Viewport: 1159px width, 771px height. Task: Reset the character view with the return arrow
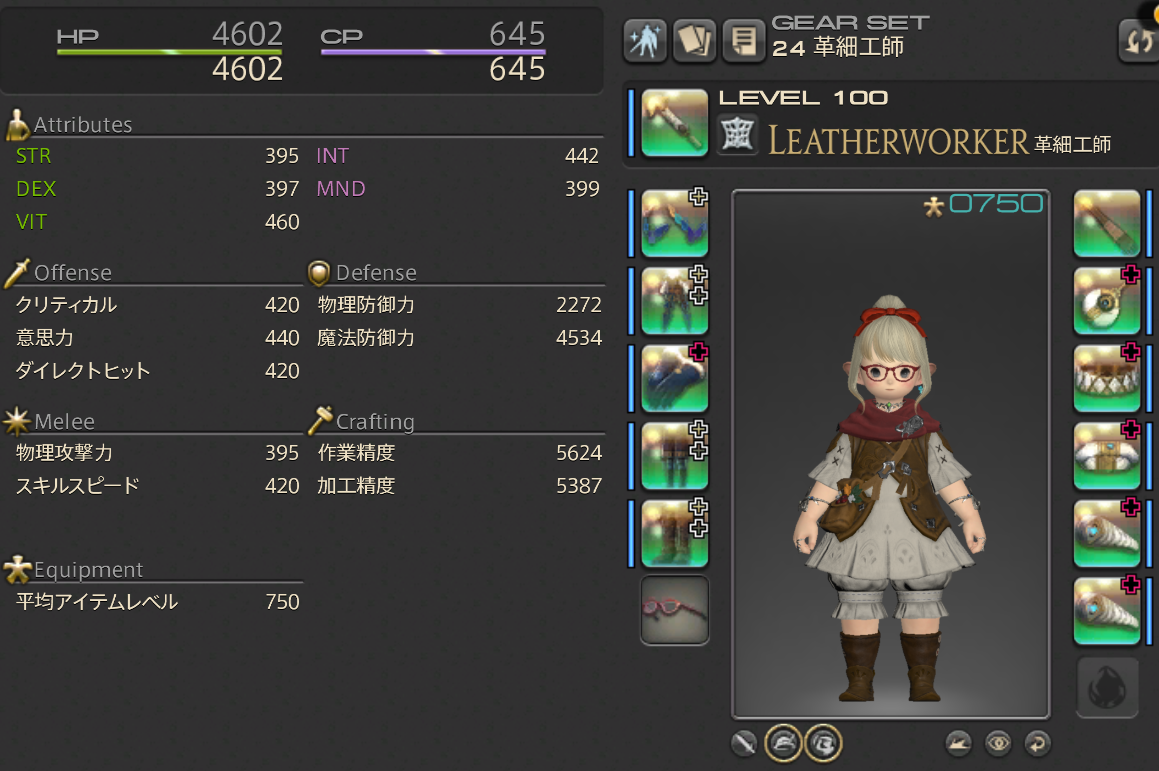point(1037,743)
